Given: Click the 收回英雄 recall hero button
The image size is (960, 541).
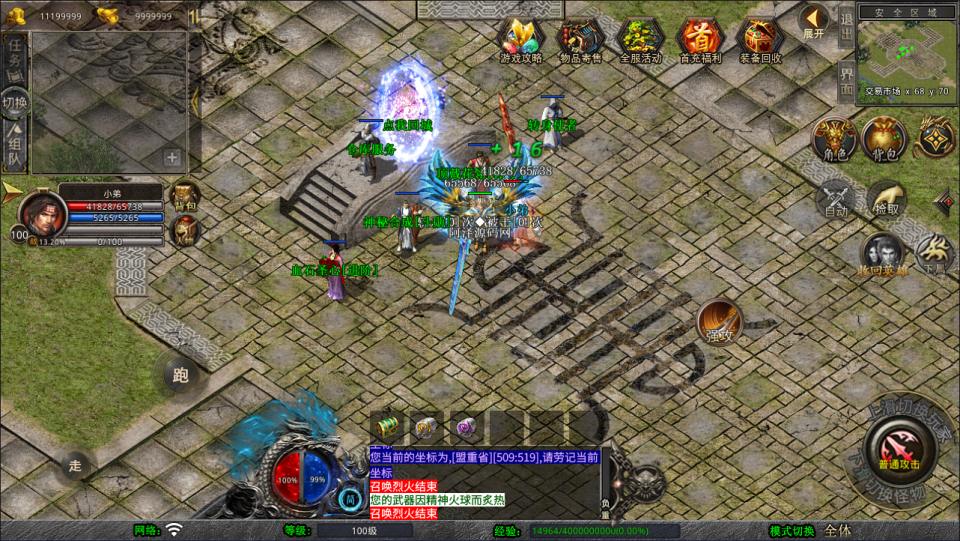Looking at the screenshot, I should click(x=882, y=254).
